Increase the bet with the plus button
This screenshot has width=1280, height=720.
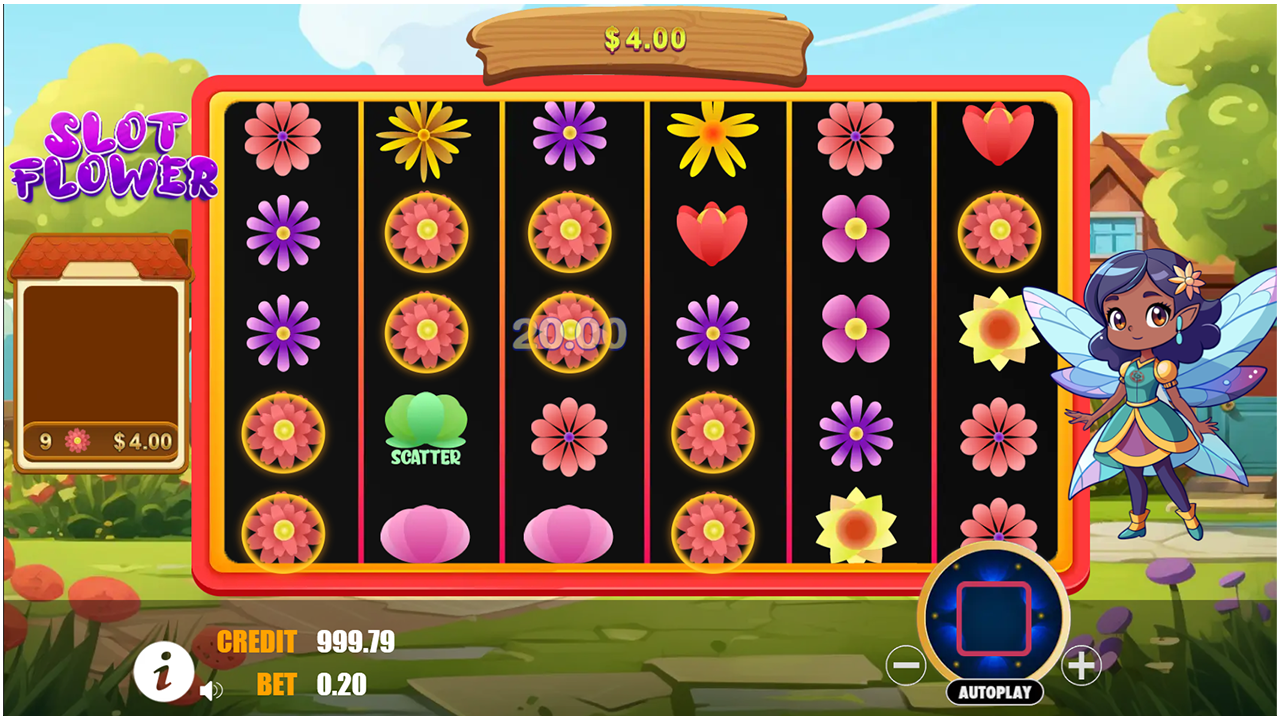pos(1082,663)
